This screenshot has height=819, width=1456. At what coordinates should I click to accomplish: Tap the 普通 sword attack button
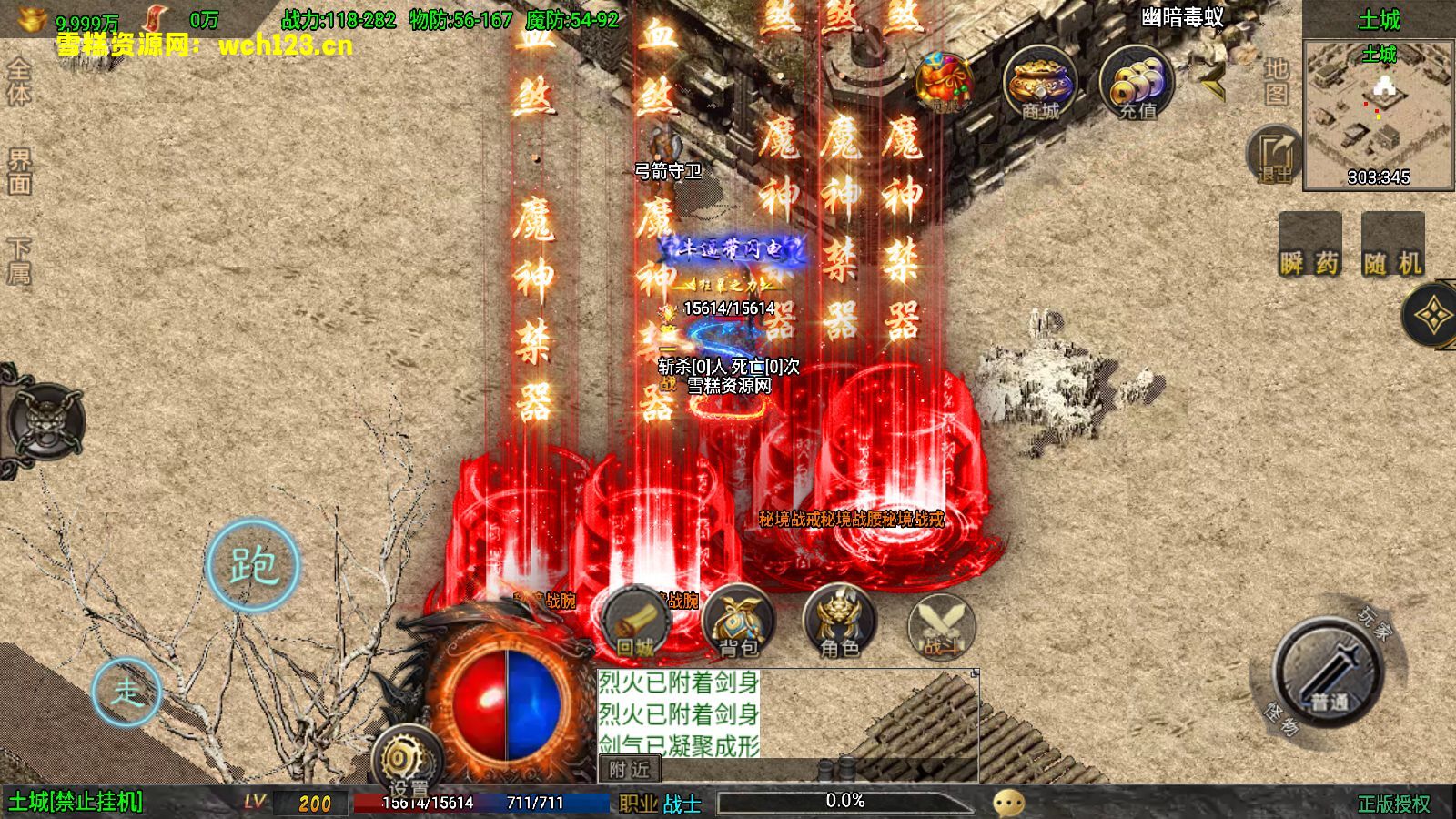pos(1329,673)
